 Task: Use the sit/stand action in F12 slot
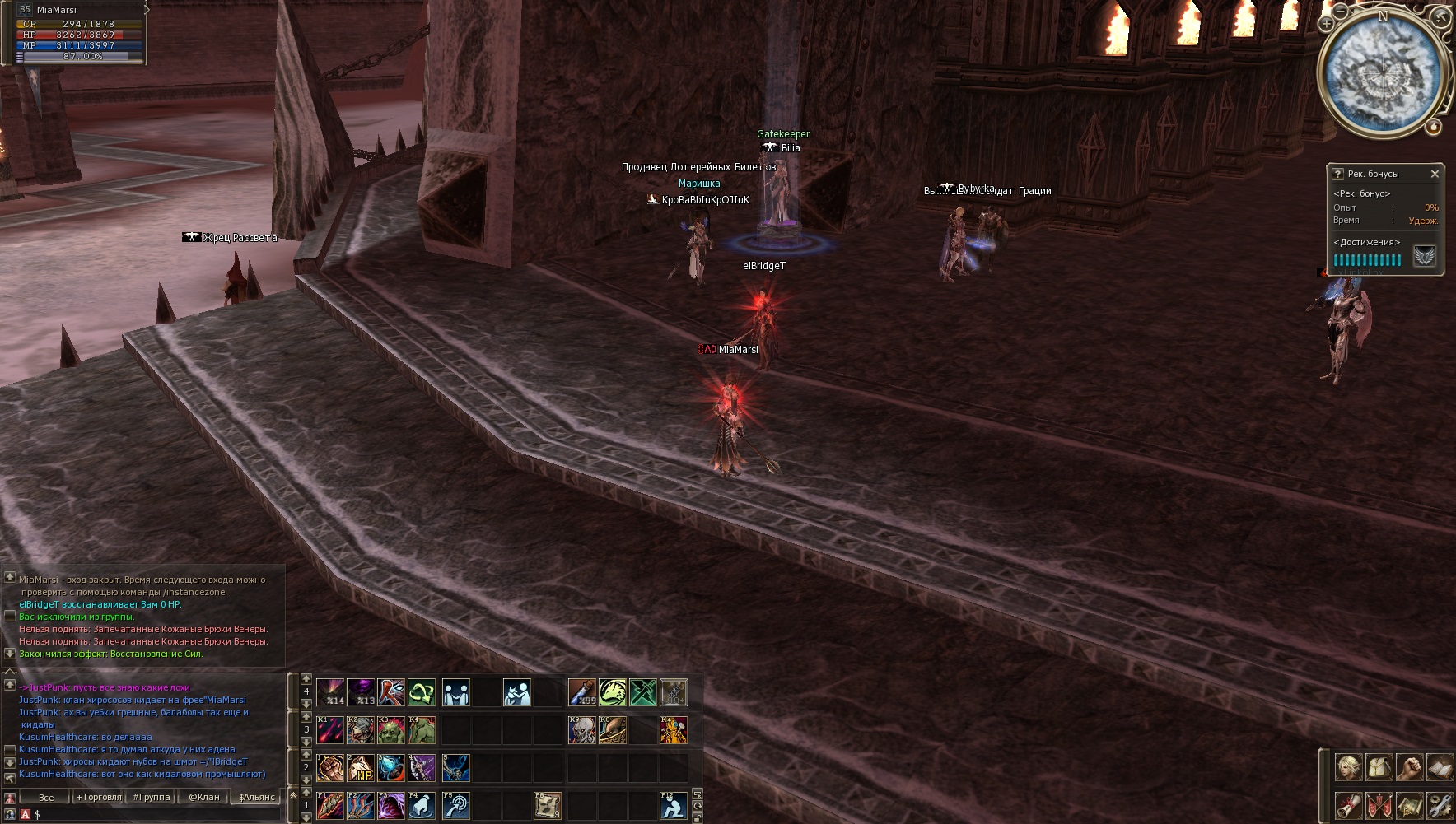(x=673, y=805)
